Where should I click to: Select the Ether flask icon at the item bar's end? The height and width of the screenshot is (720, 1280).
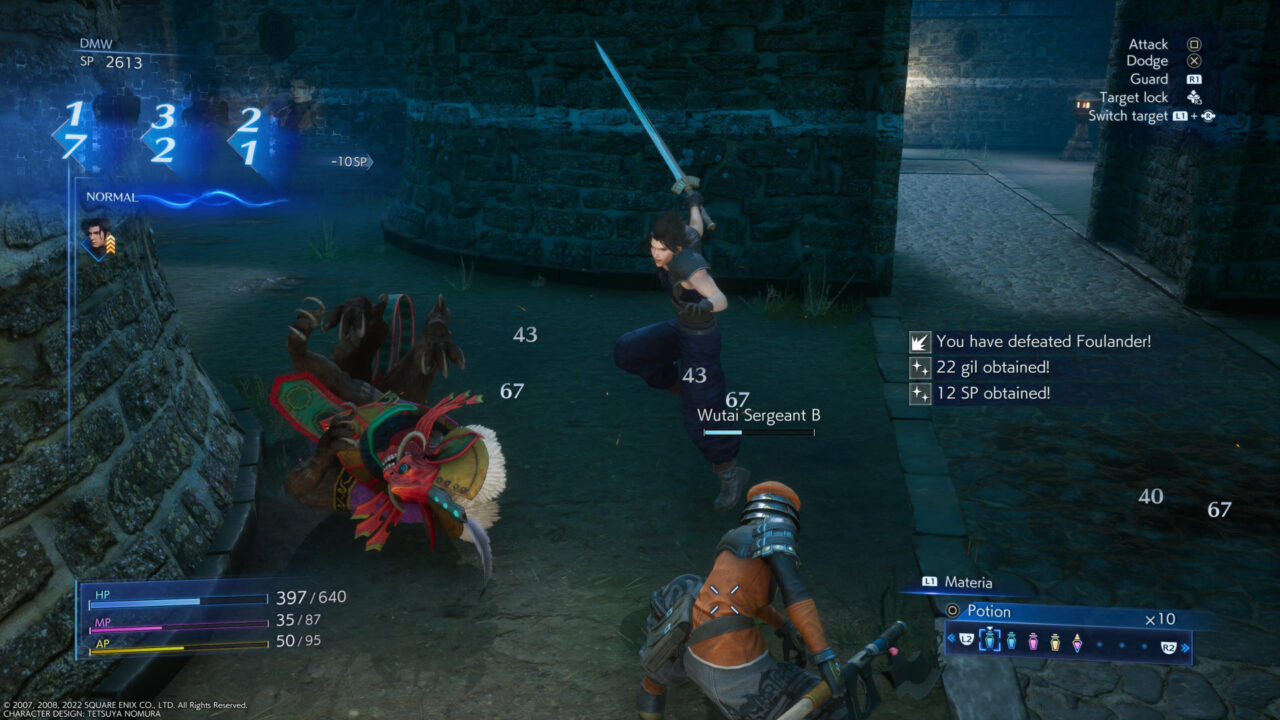coord(1078,644)
